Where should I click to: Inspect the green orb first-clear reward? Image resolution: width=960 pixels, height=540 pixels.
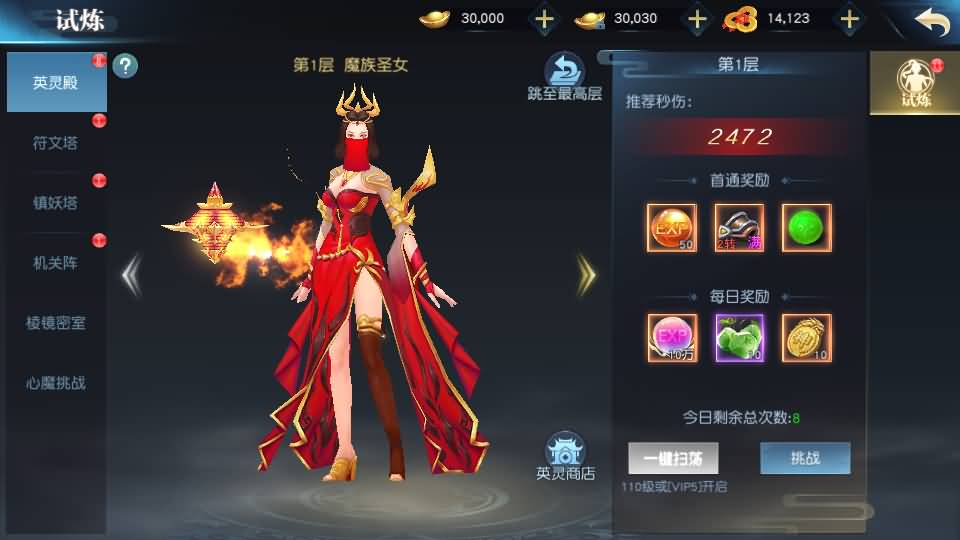pos(807,228)
